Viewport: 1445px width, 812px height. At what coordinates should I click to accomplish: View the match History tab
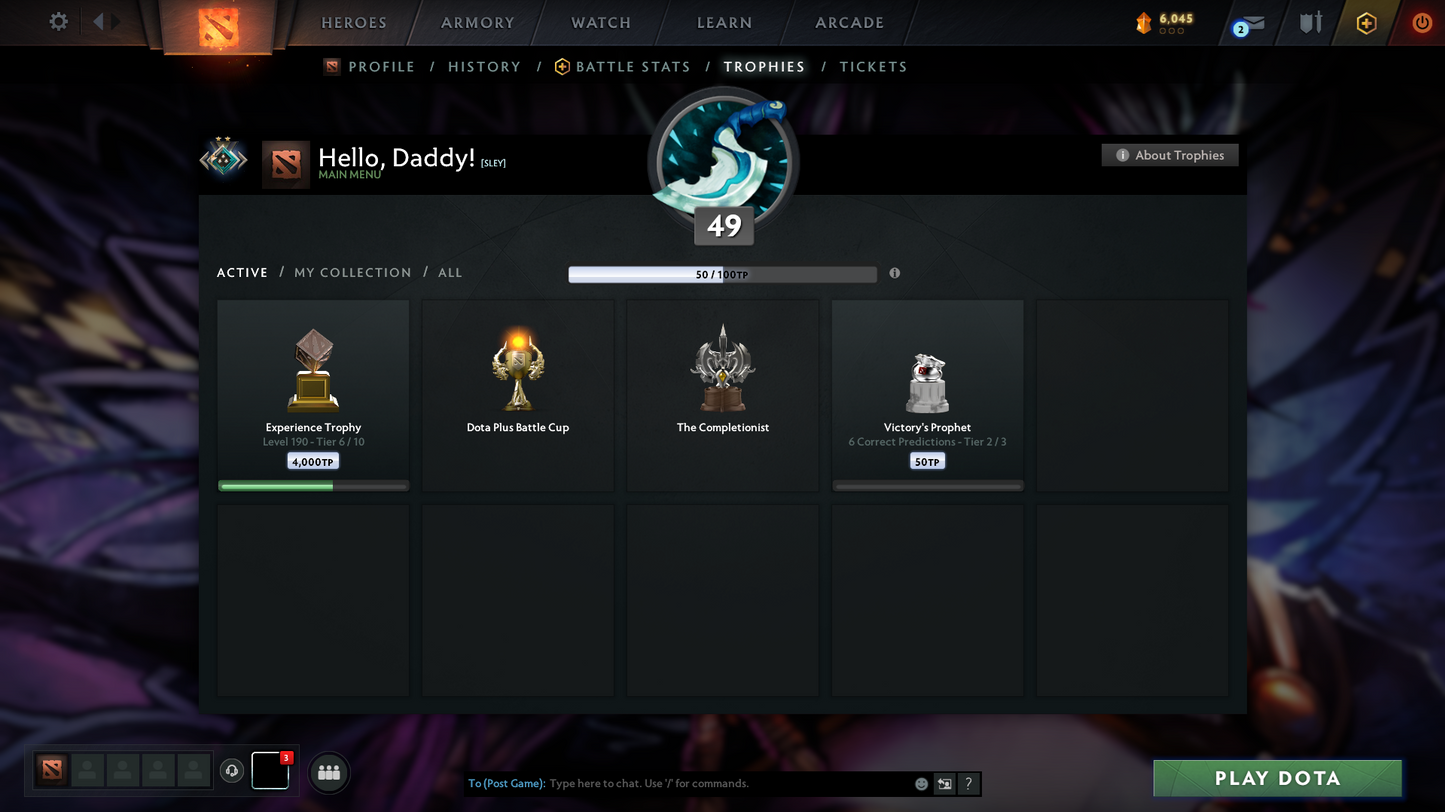click(x=484, y=67)
